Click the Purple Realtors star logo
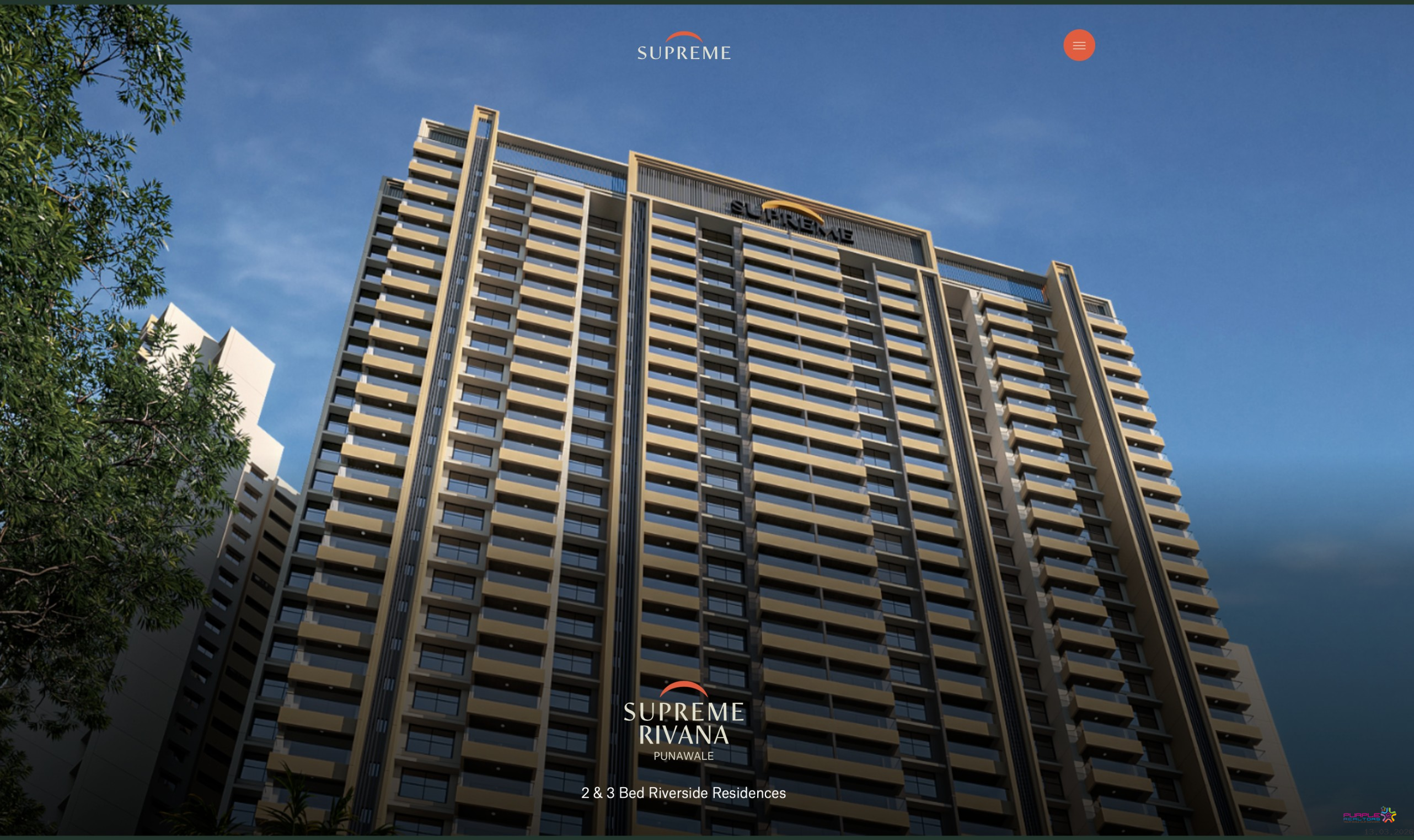The image size is (1414, 840). tap(1369, 816)
